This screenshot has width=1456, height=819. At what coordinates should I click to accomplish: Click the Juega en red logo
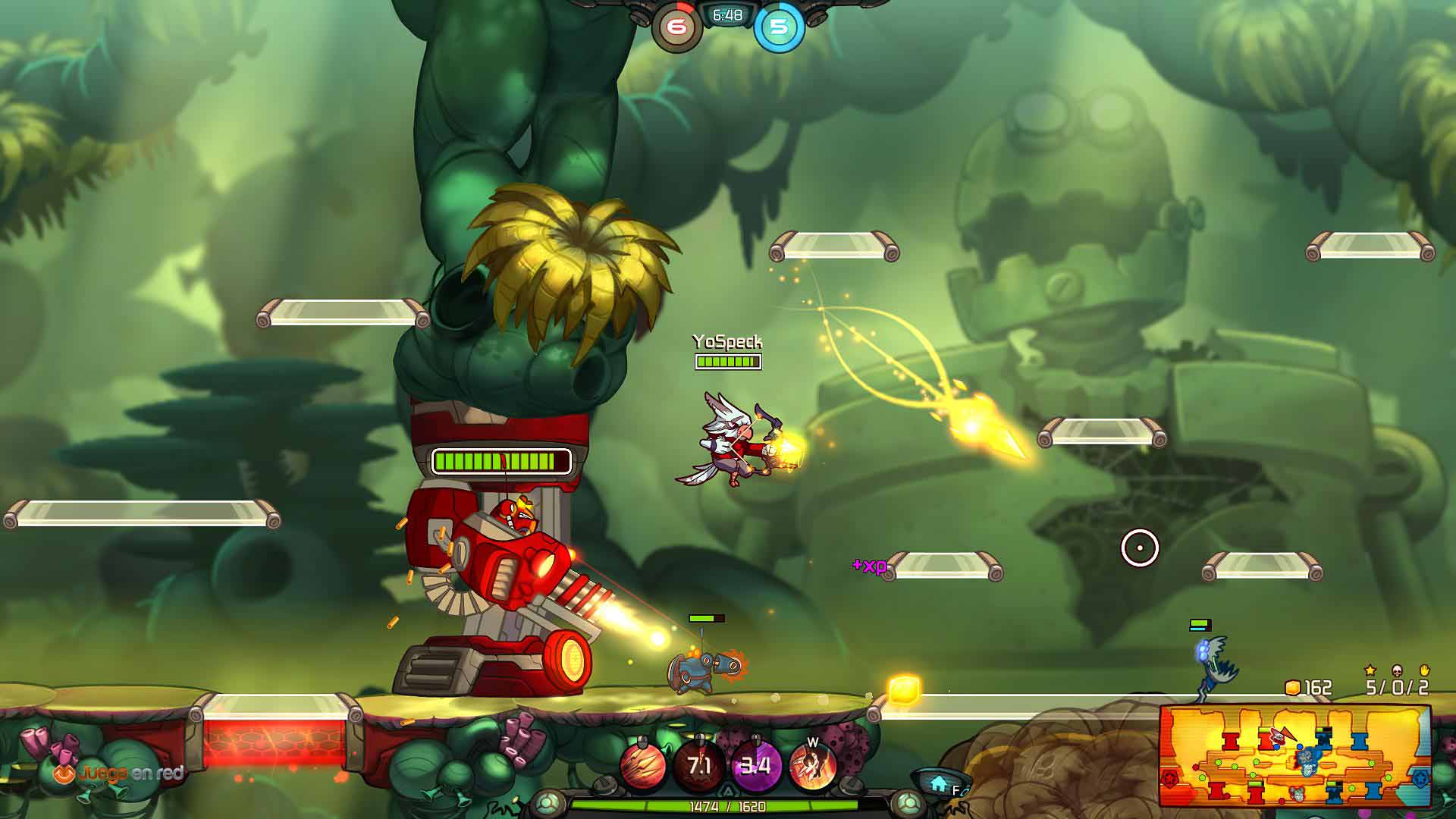point(119,773)
